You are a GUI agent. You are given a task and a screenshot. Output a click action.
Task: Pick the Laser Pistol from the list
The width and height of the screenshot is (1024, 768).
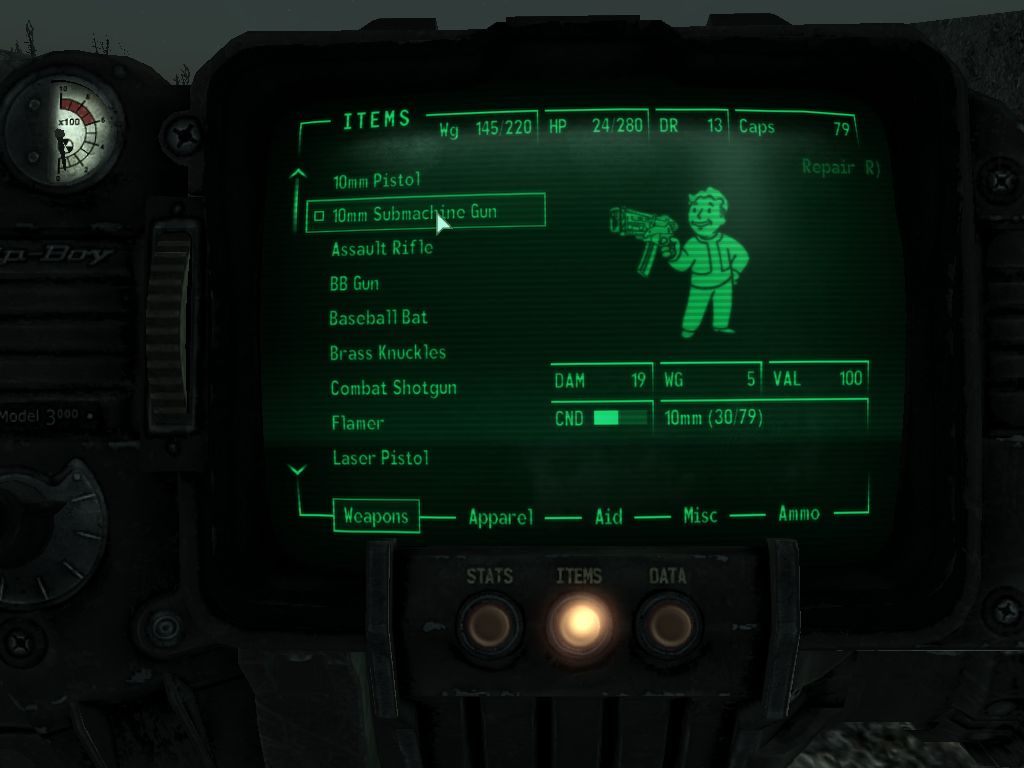[379, 458]
